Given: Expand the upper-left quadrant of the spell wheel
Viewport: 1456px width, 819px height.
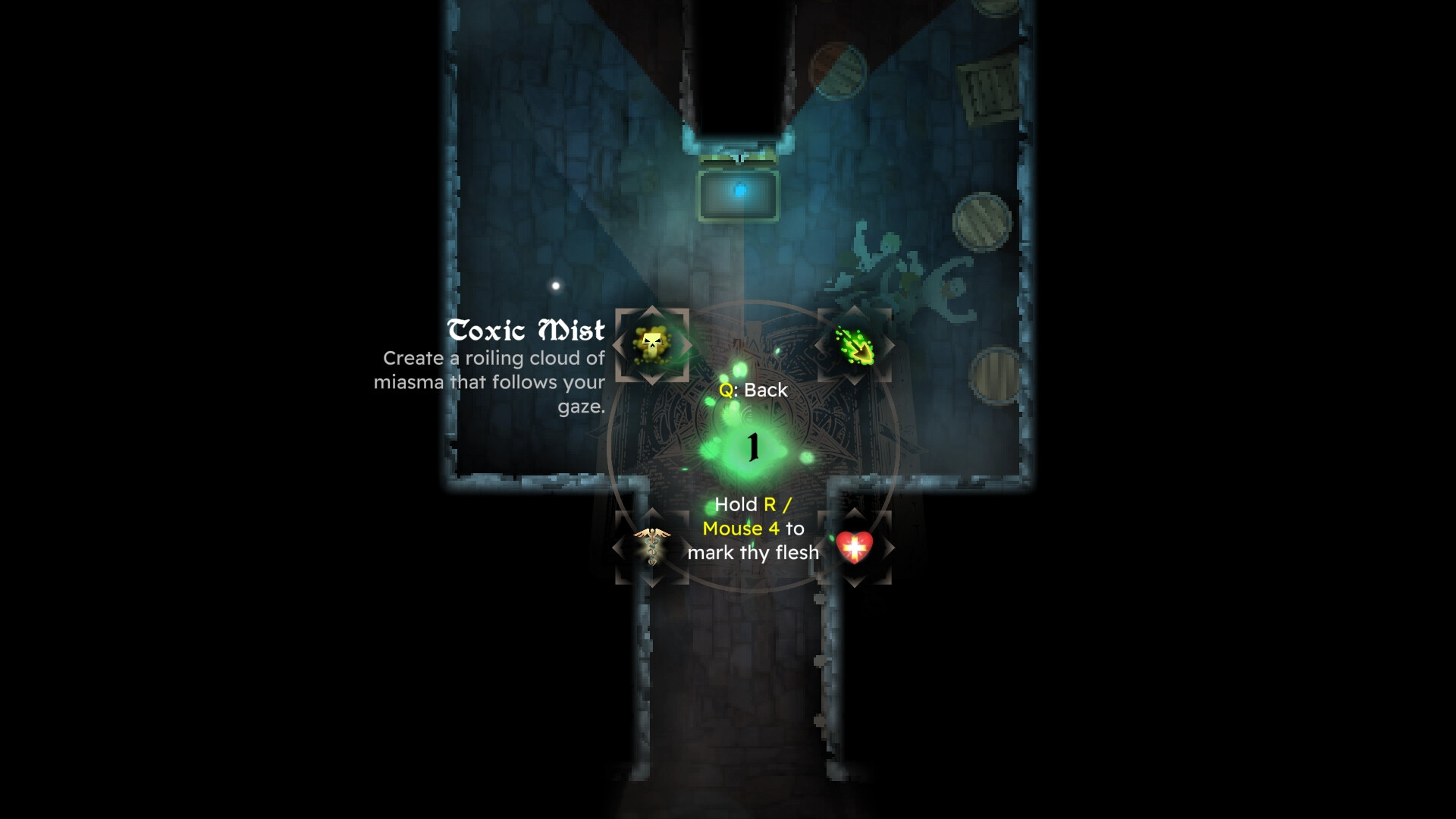Looking at the screenshot, I should (652, 347).
